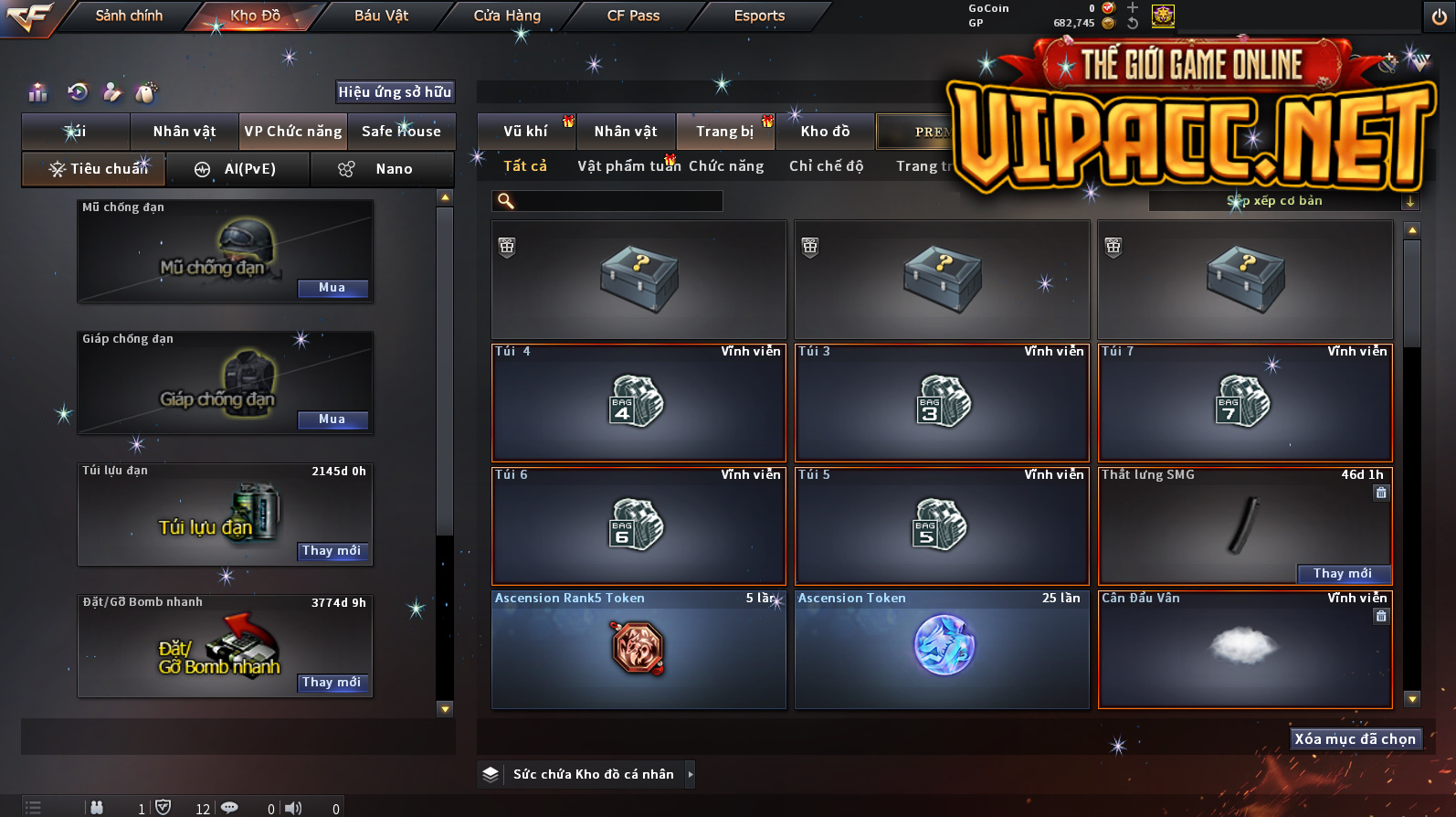This screenshot has height=817, width=1456.
Task: Go to the Cửa Hàng shop
Action: (507, 16)
